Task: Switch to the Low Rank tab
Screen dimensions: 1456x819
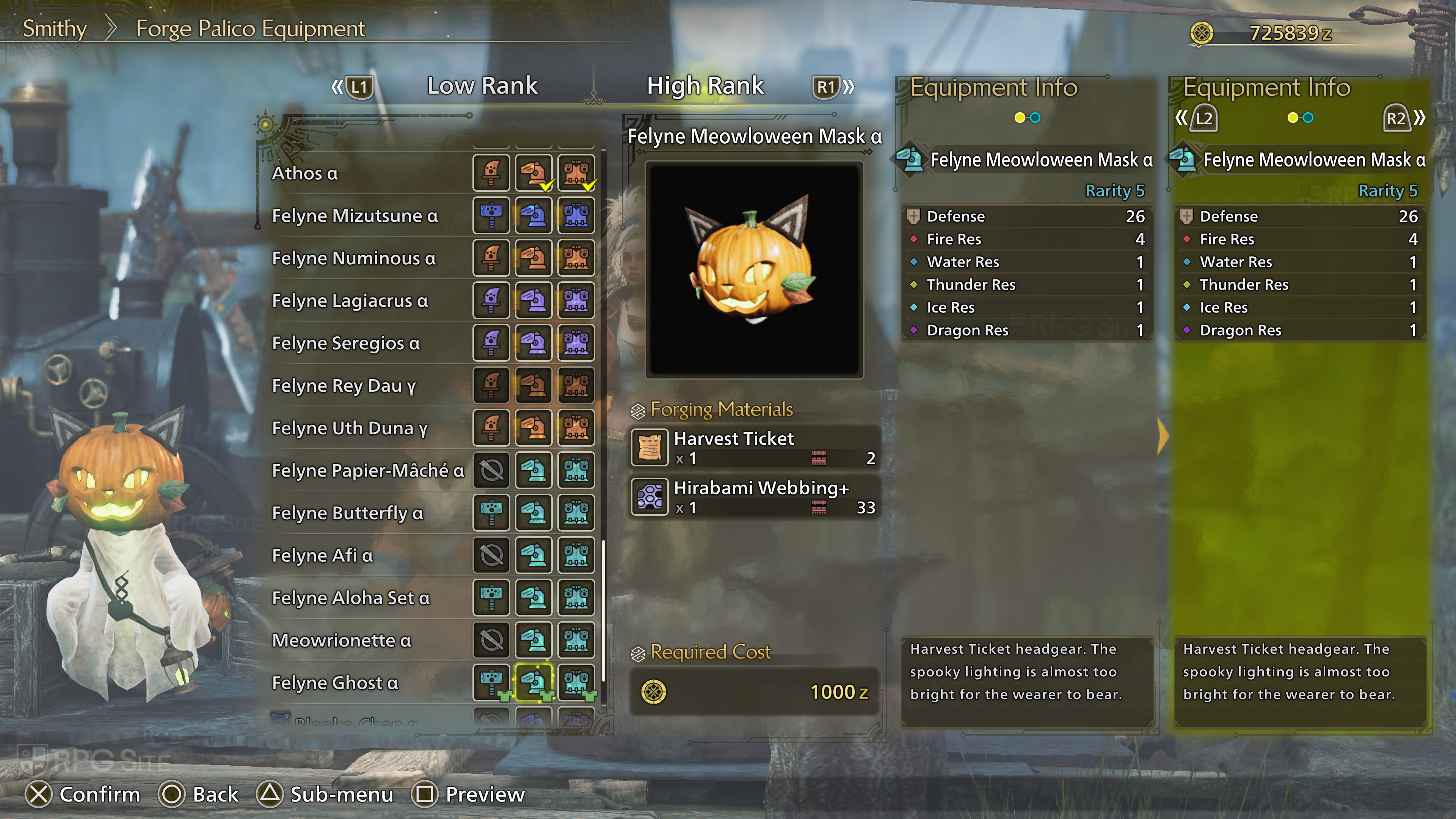Action: tap(482, 86)
